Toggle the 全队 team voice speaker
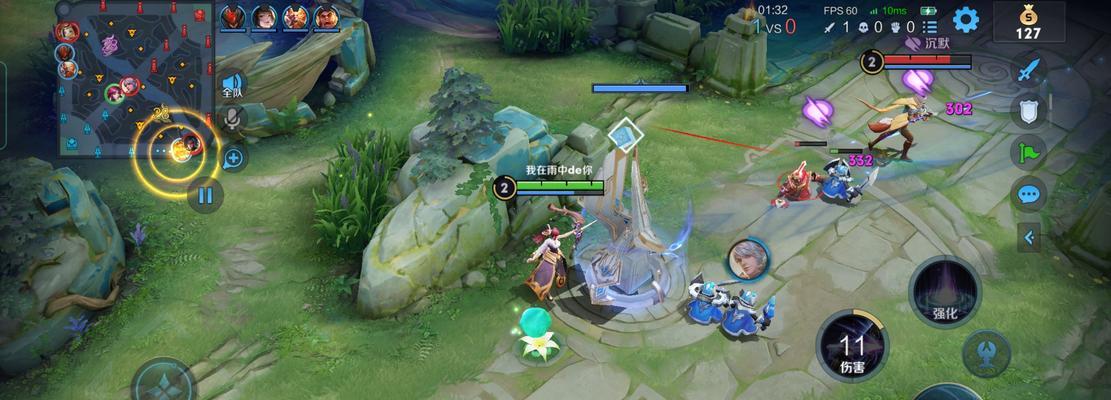 (233, 86)
